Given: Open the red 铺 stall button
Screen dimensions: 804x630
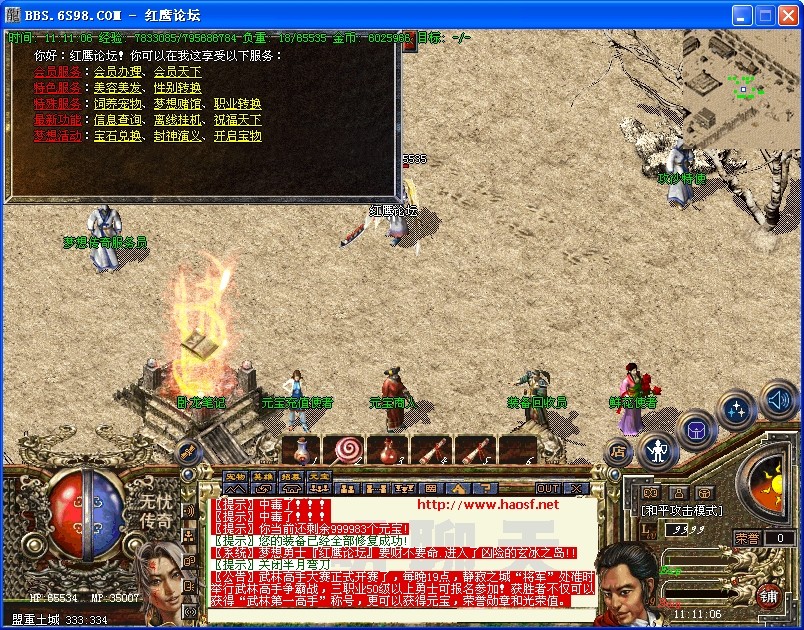Looking at the screenshot, I should 769,596.
